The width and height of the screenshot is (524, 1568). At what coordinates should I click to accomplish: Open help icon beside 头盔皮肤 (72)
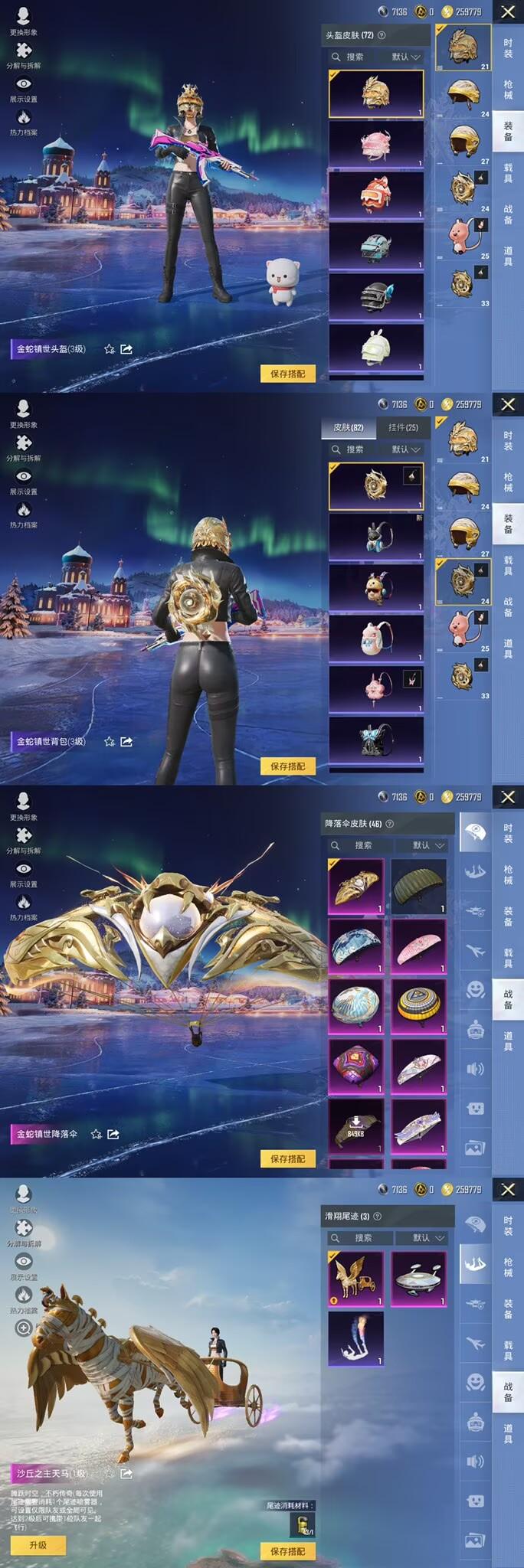(382, 35)
